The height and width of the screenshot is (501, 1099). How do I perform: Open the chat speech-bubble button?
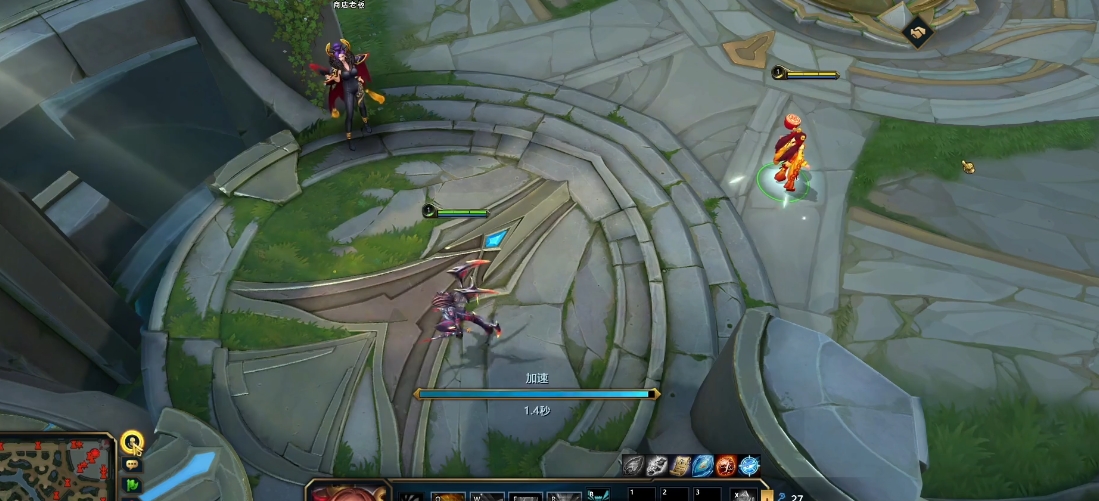(x=132, y=465)
